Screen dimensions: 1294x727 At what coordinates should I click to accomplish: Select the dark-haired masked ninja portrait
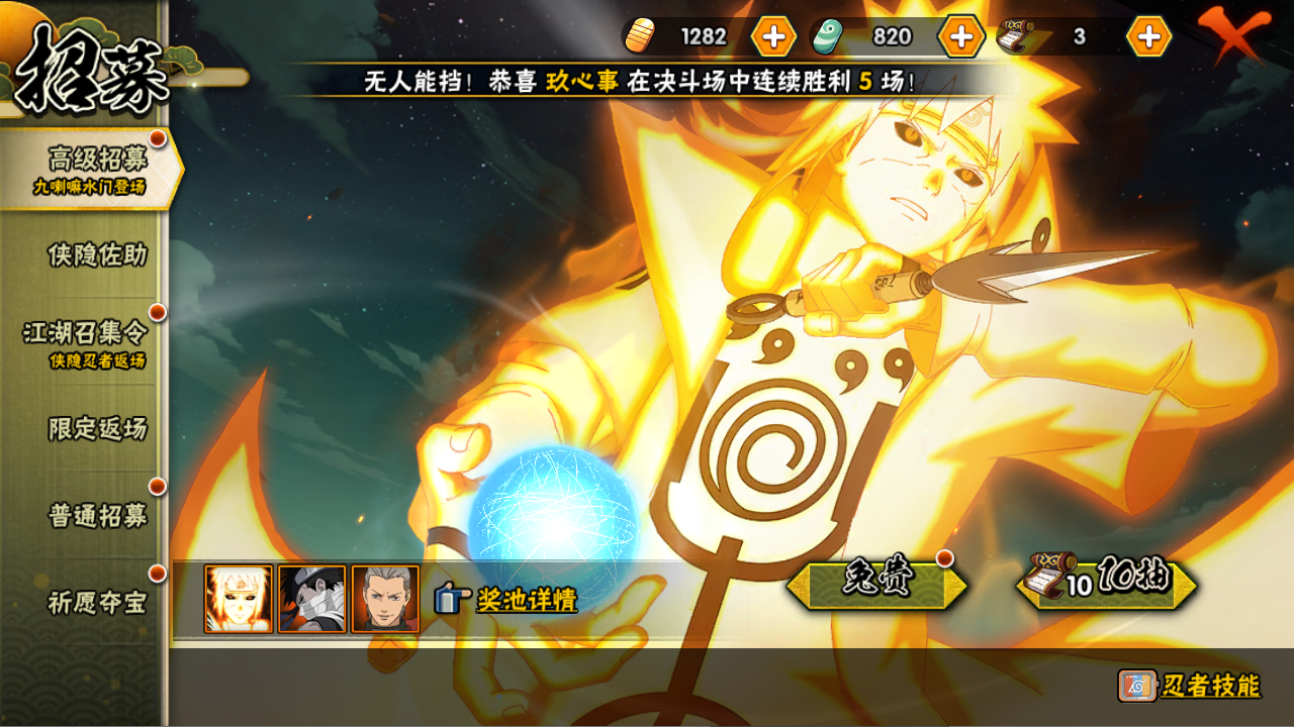[312, 599]
